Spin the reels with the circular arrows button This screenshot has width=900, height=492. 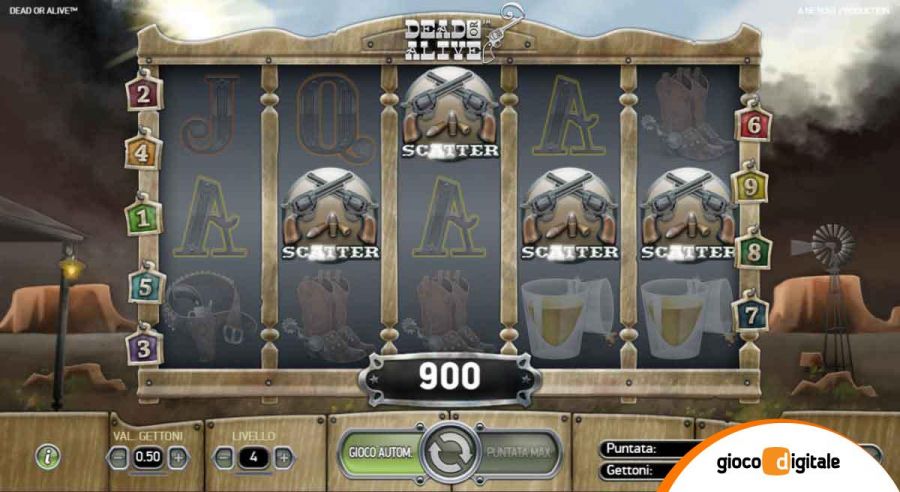coord(449,453)
